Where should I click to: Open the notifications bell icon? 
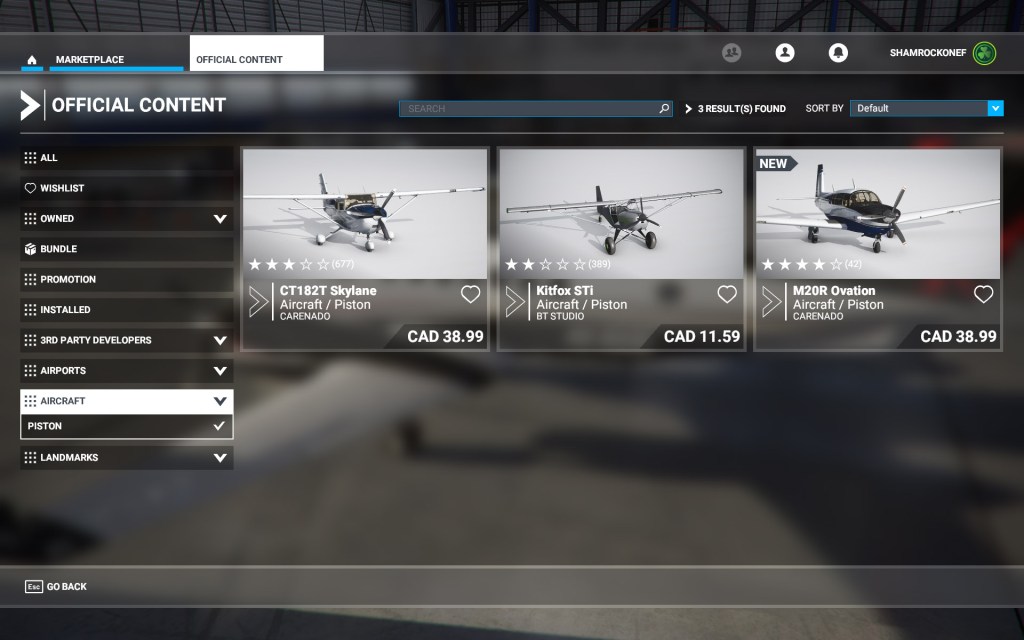838,53
